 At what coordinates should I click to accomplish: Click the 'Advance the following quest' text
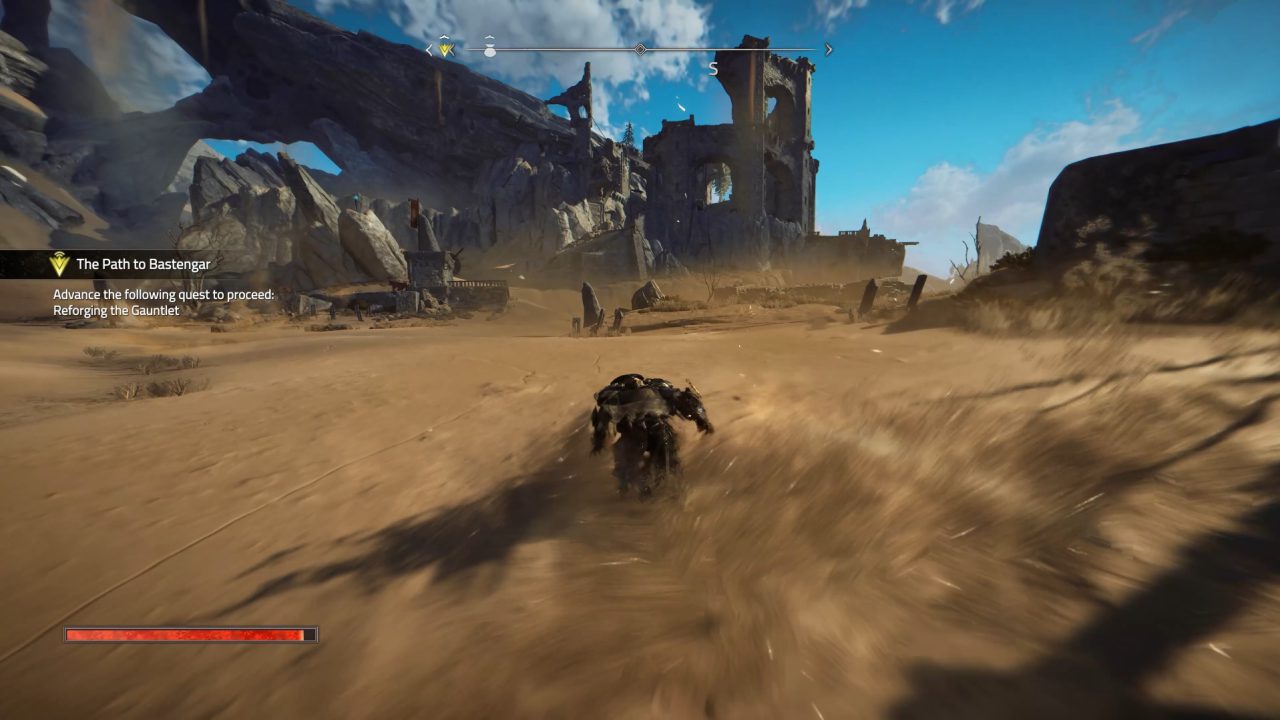click(165, 295)
